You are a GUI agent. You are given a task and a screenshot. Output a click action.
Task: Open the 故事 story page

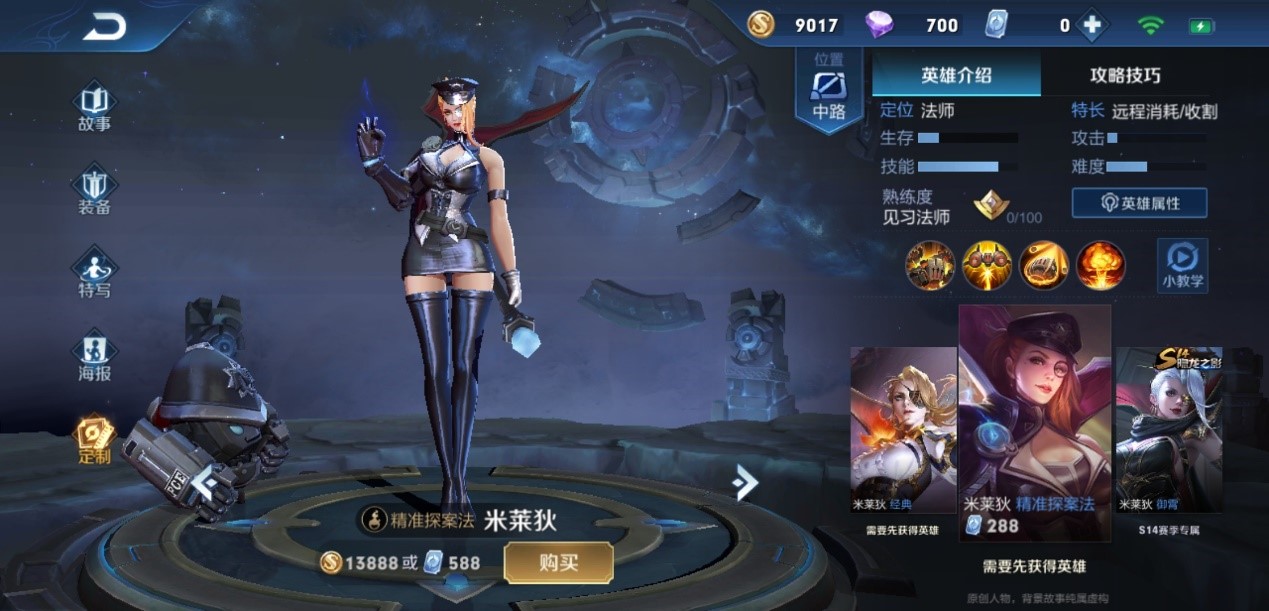(95, 107)
